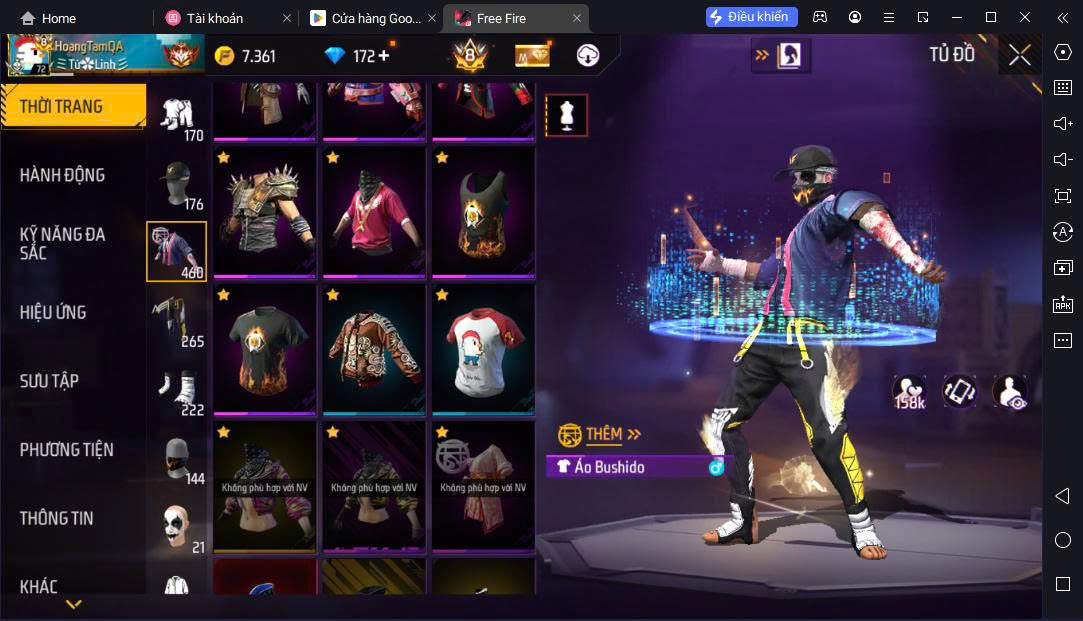
Task: Open the black cap headwear subcategory
Action: [x=177, y=185]
